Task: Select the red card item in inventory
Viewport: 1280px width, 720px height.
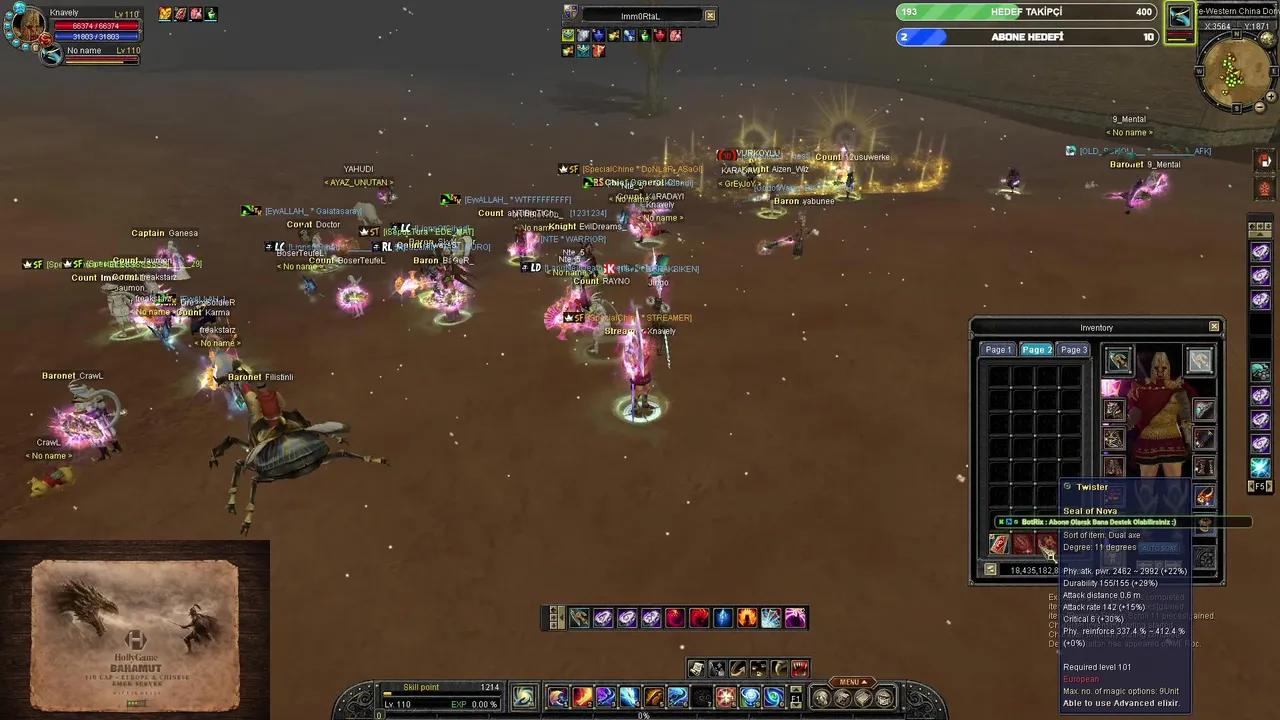Action: point(998,543)
